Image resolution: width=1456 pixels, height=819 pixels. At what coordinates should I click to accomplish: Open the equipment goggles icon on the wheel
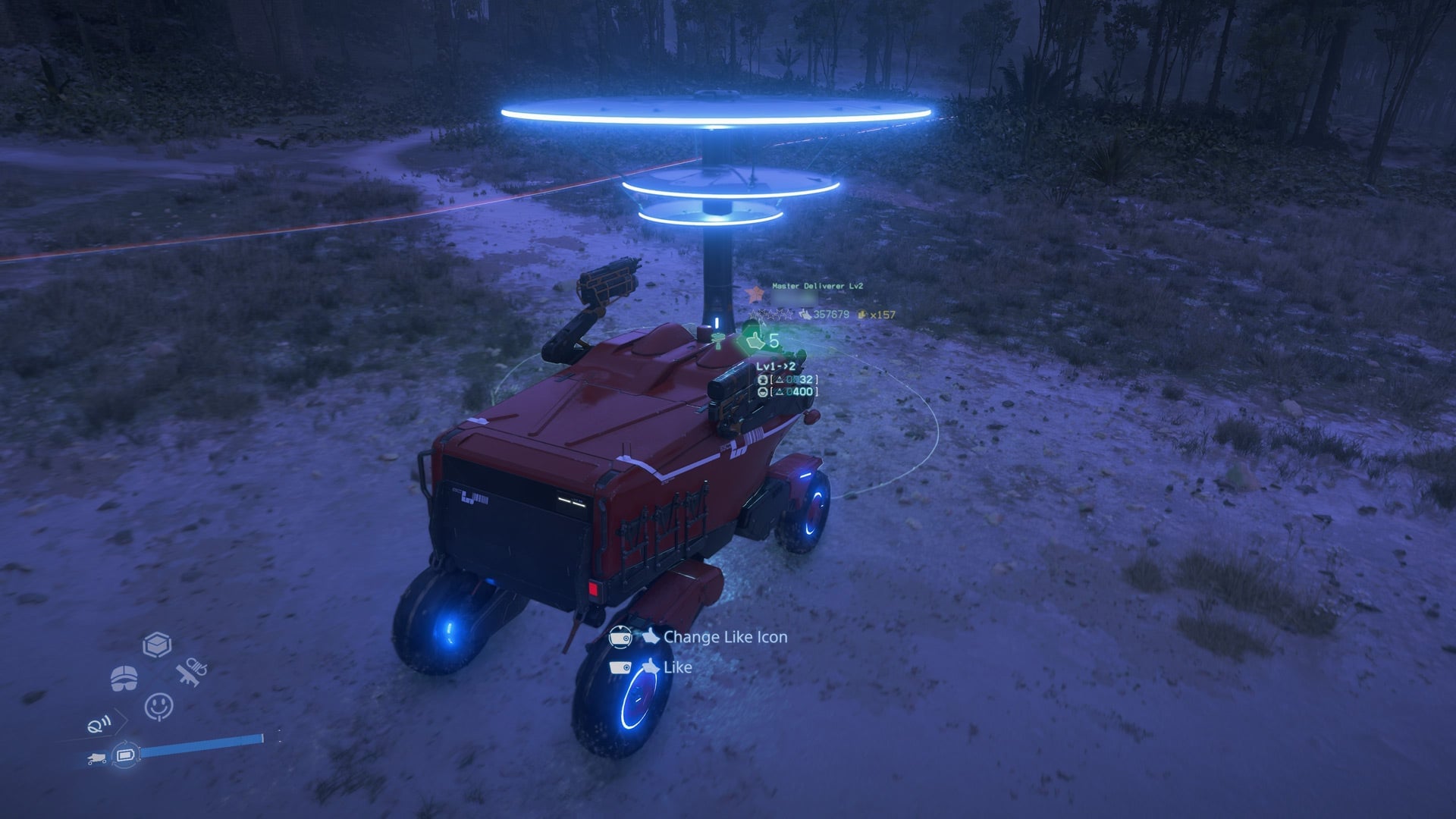tap(124, 677)
